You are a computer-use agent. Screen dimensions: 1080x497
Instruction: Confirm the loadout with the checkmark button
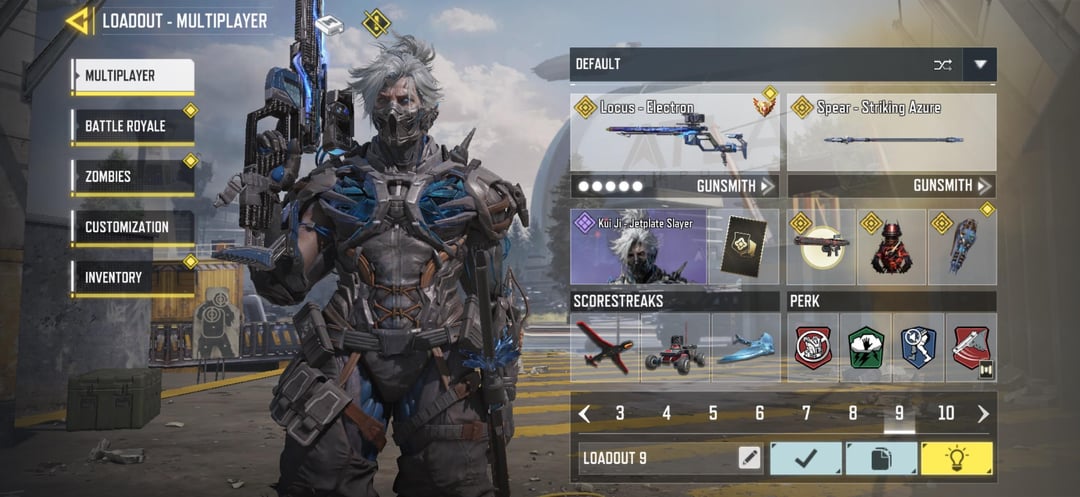[805, 459]
